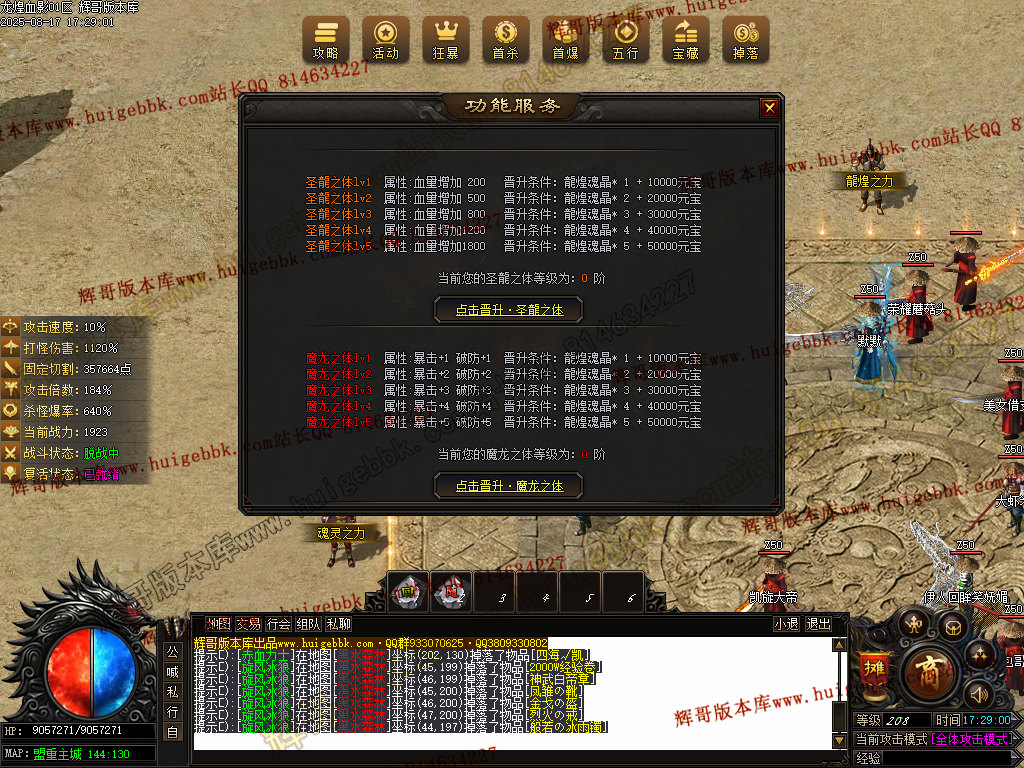Image resolution: width=1024 pixels, height=768 pixels.
Task: Switch to the 私聊 private chat tab
Action: [x=338, y=624]
